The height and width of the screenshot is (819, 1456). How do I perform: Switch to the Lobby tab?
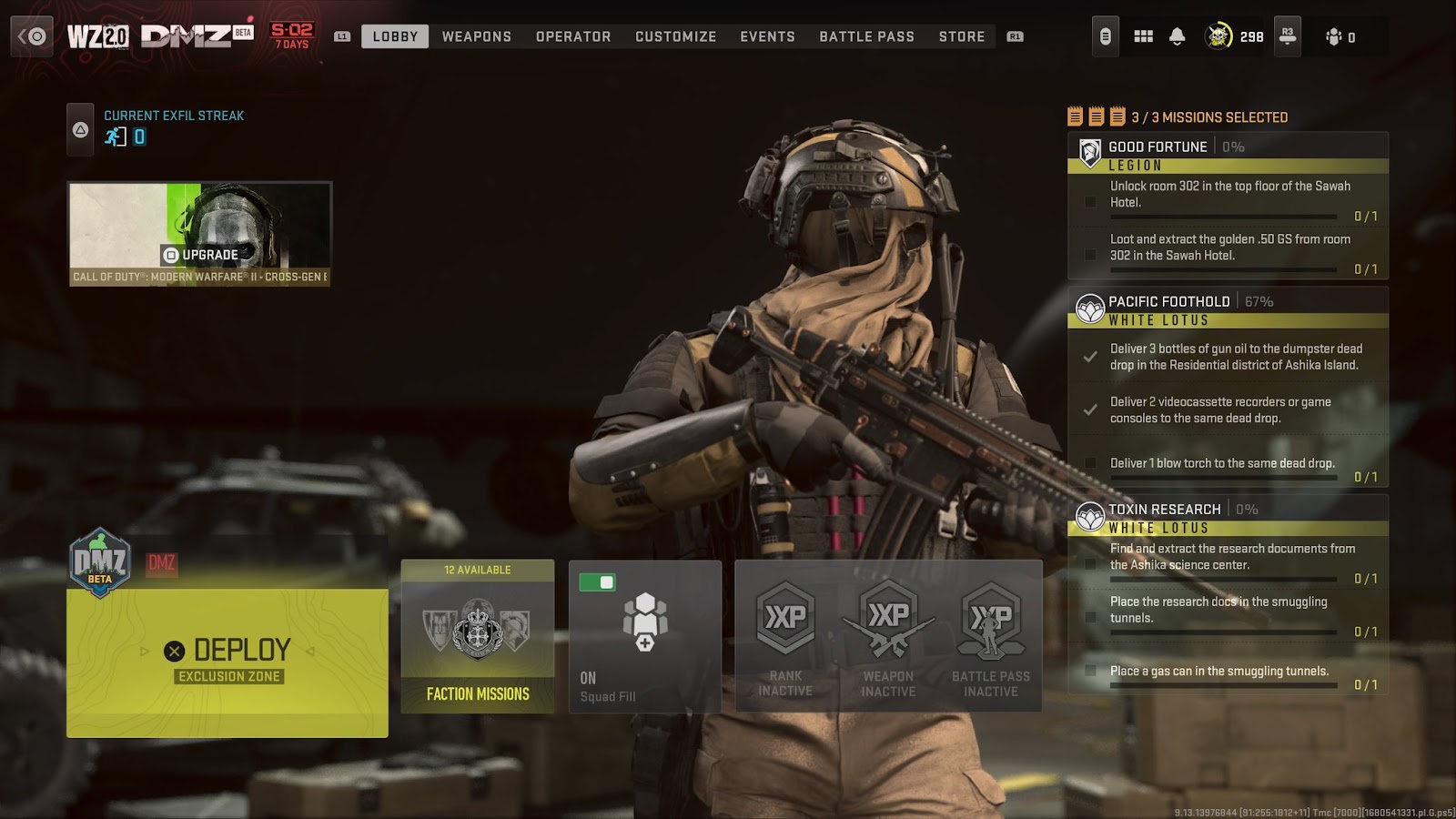click(x=395, y=36)
